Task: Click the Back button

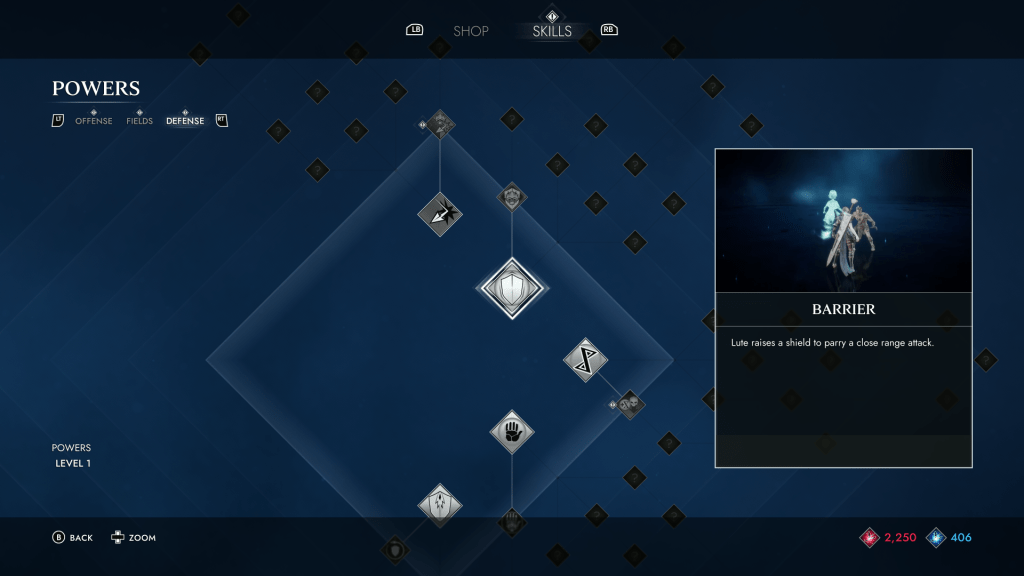Action: click(x=72, y=538)
